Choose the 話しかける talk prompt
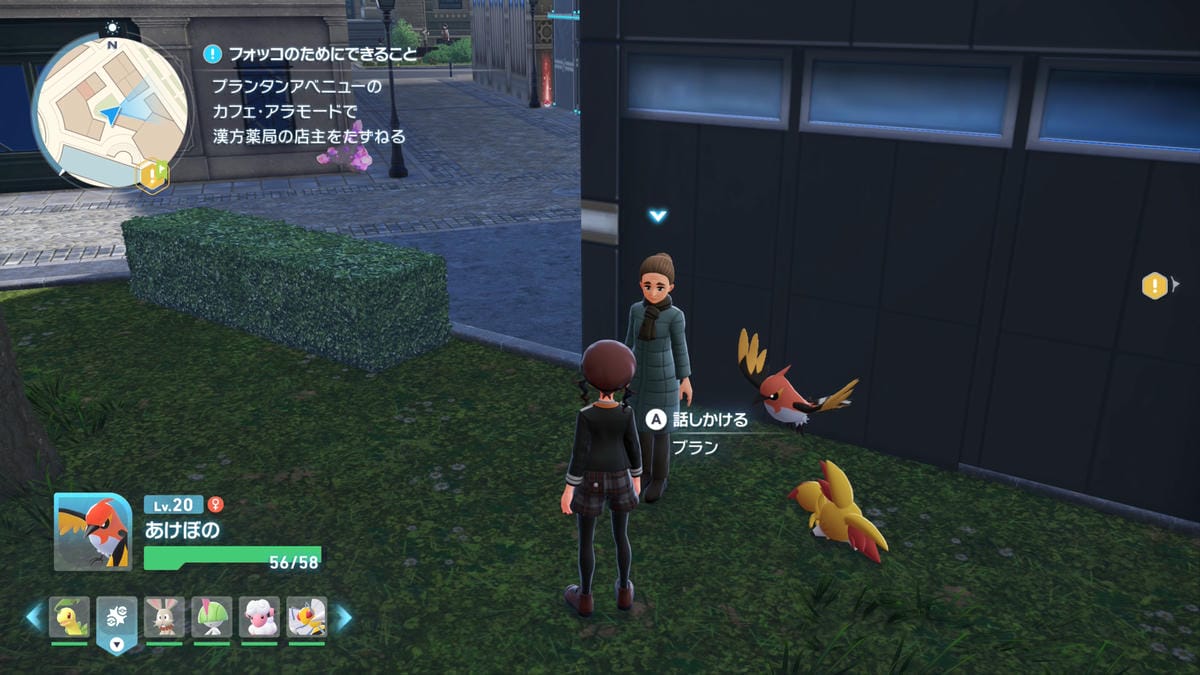Viewport: 1200px width, 675px height. tap(698, 420)
